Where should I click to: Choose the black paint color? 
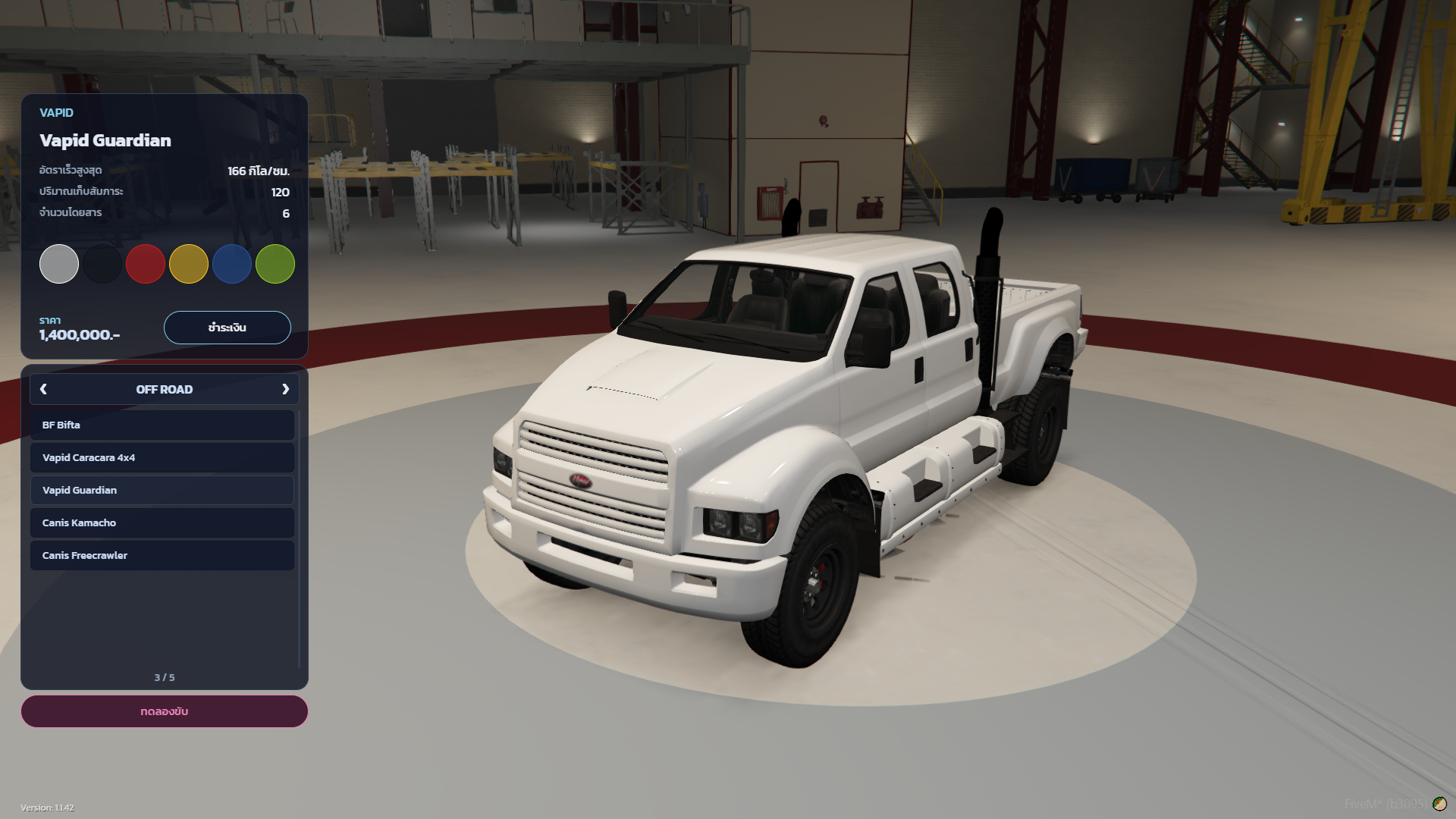(102, 264)
